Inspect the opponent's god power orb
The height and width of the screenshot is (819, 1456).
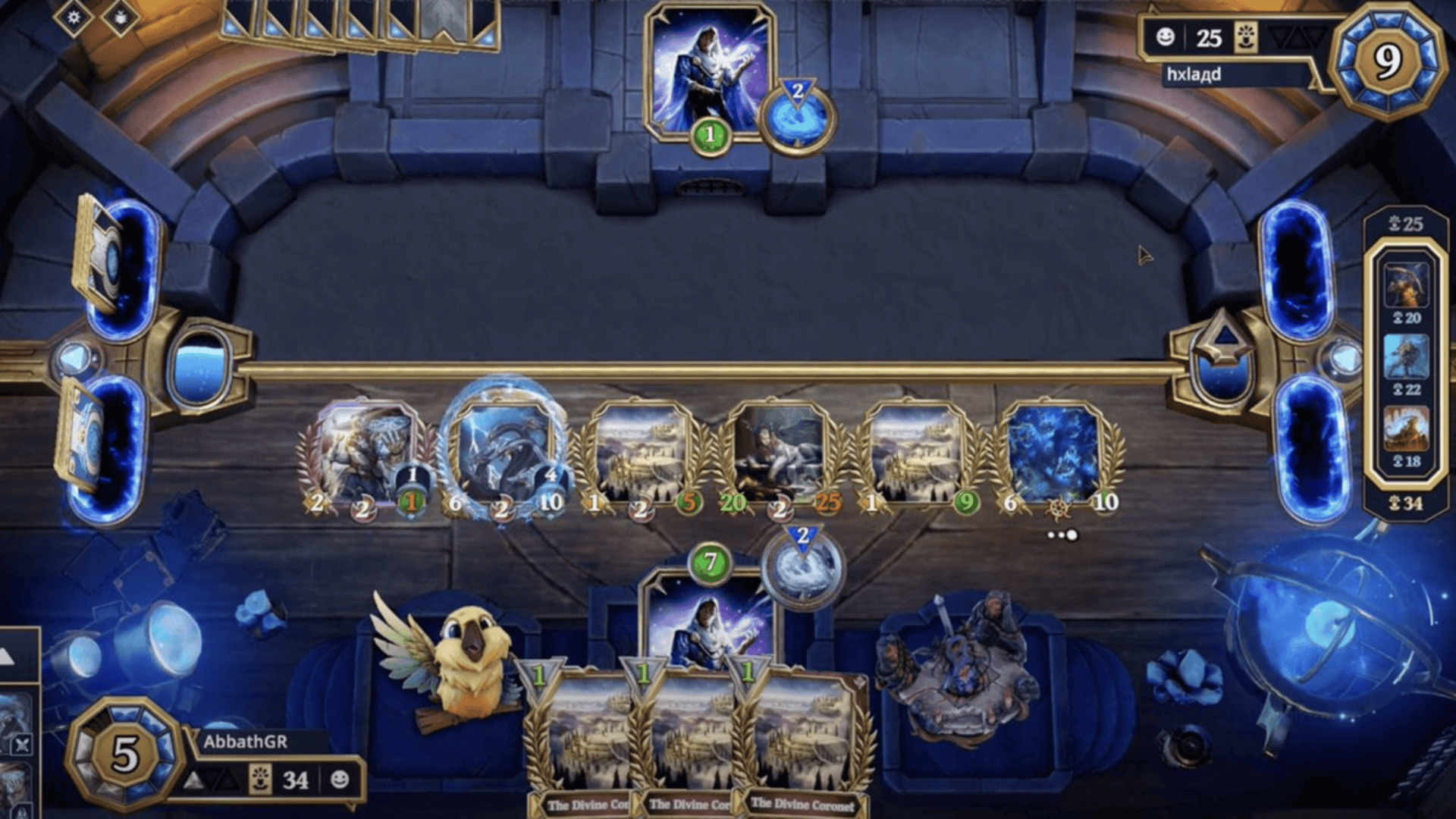coord(796,118)
